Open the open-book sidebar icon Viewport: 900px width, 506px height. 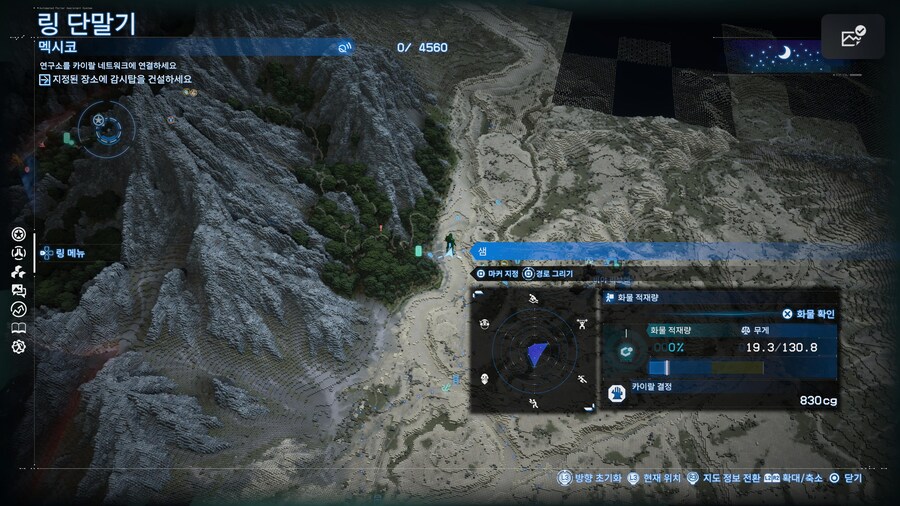(x=18, y=328)
